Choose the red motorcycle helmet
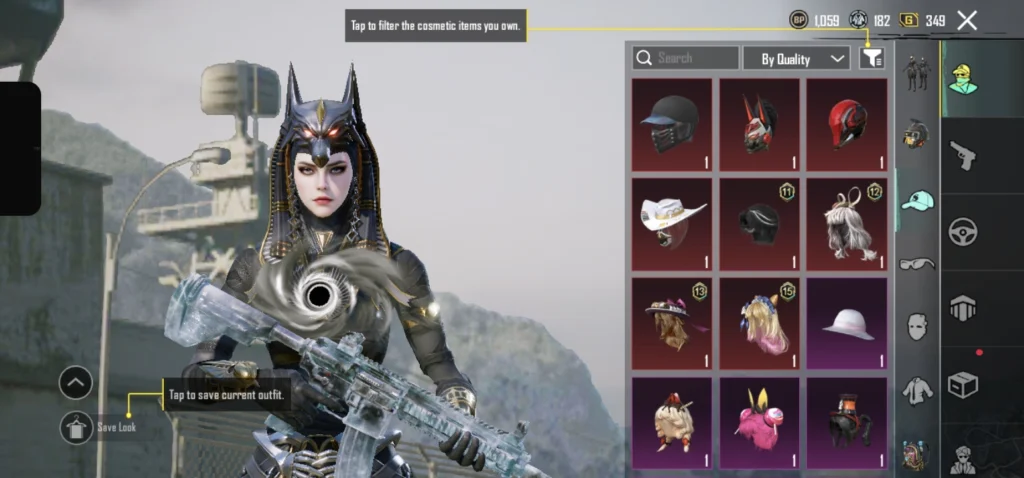The image size is (1024, 478). pyautogui.click(x=847, y=125)
